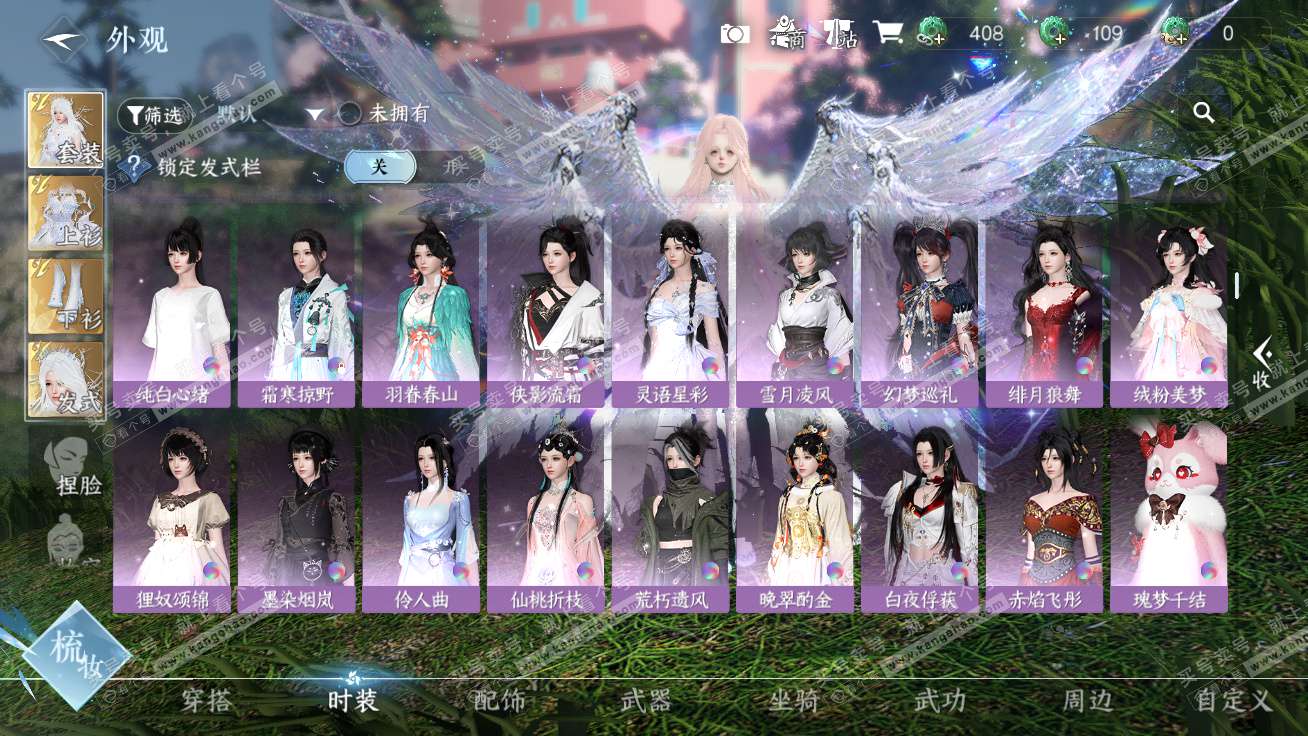Switch to the 配饰 bottom tab
Screen dimensions: 1308x736
[499, 700]
